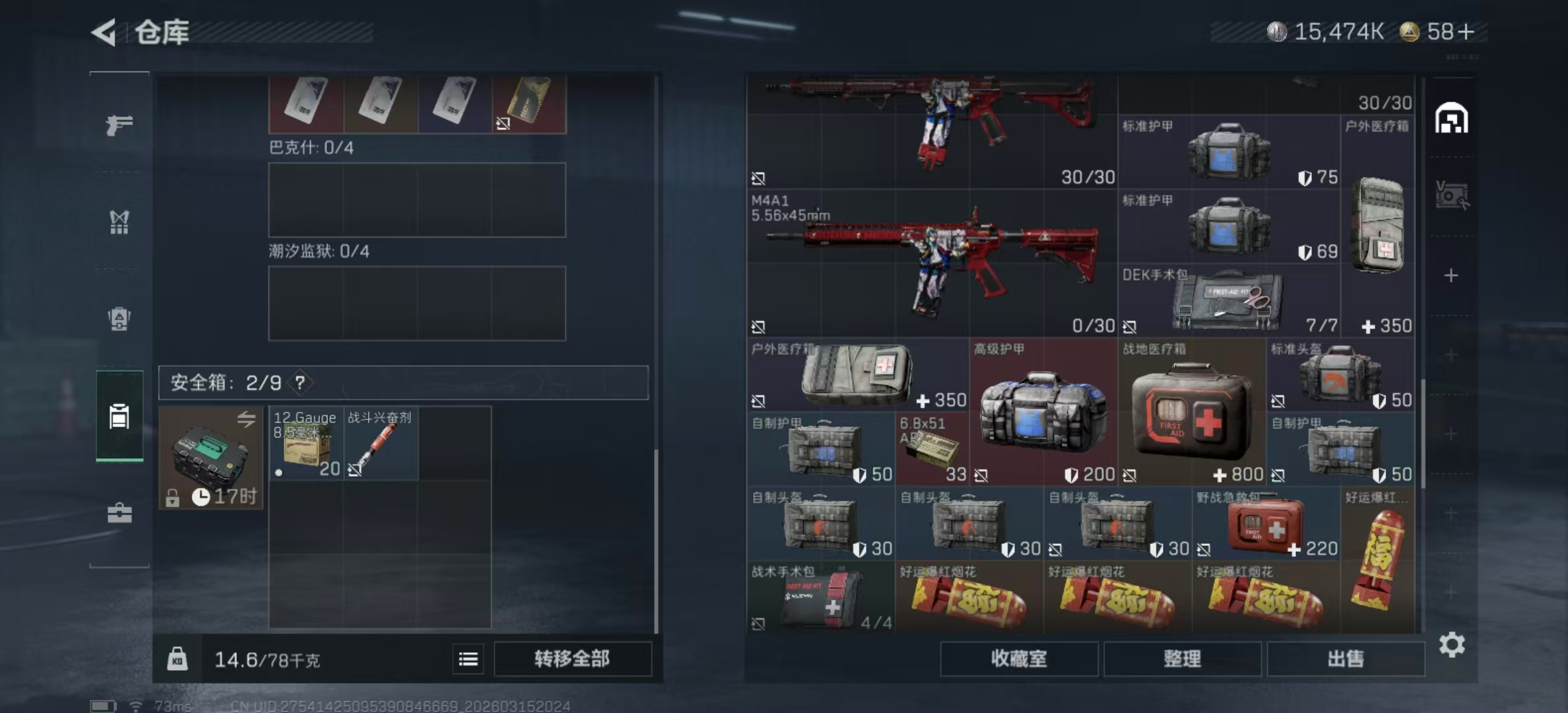1568x713 pixels.
Task: Toggle quick-transfer on the DEK手术包 item
Action: click(1131, 325)
